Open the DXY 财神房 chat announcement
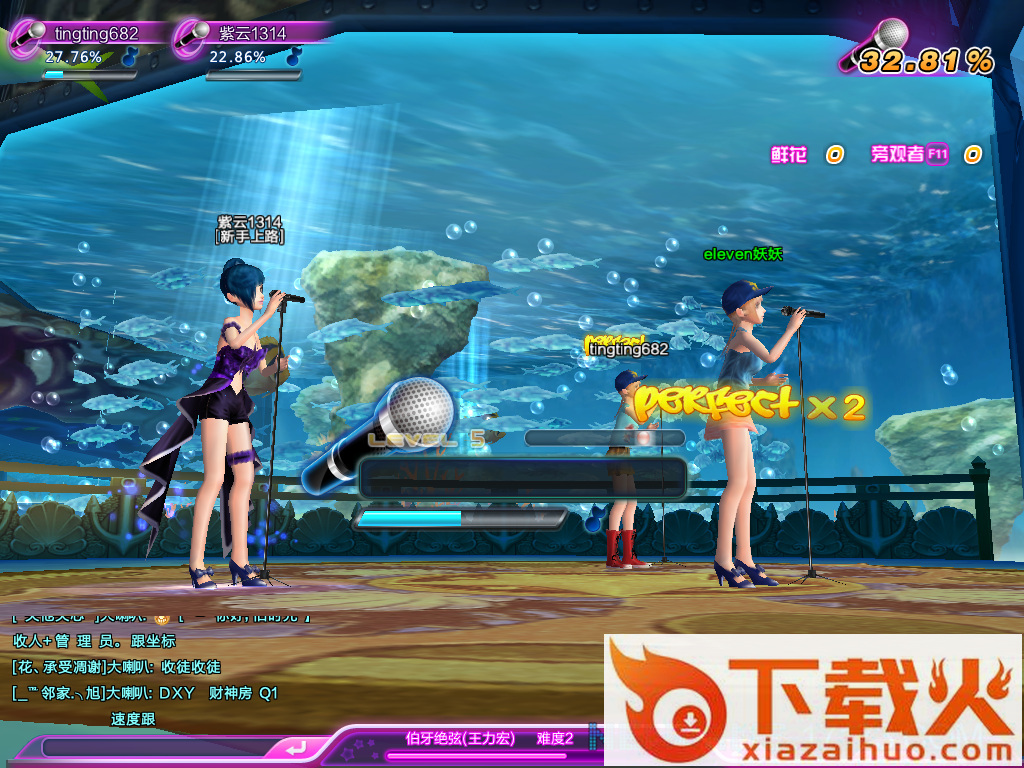Viewport: 1024px width, 768px height. click(145, 693)
